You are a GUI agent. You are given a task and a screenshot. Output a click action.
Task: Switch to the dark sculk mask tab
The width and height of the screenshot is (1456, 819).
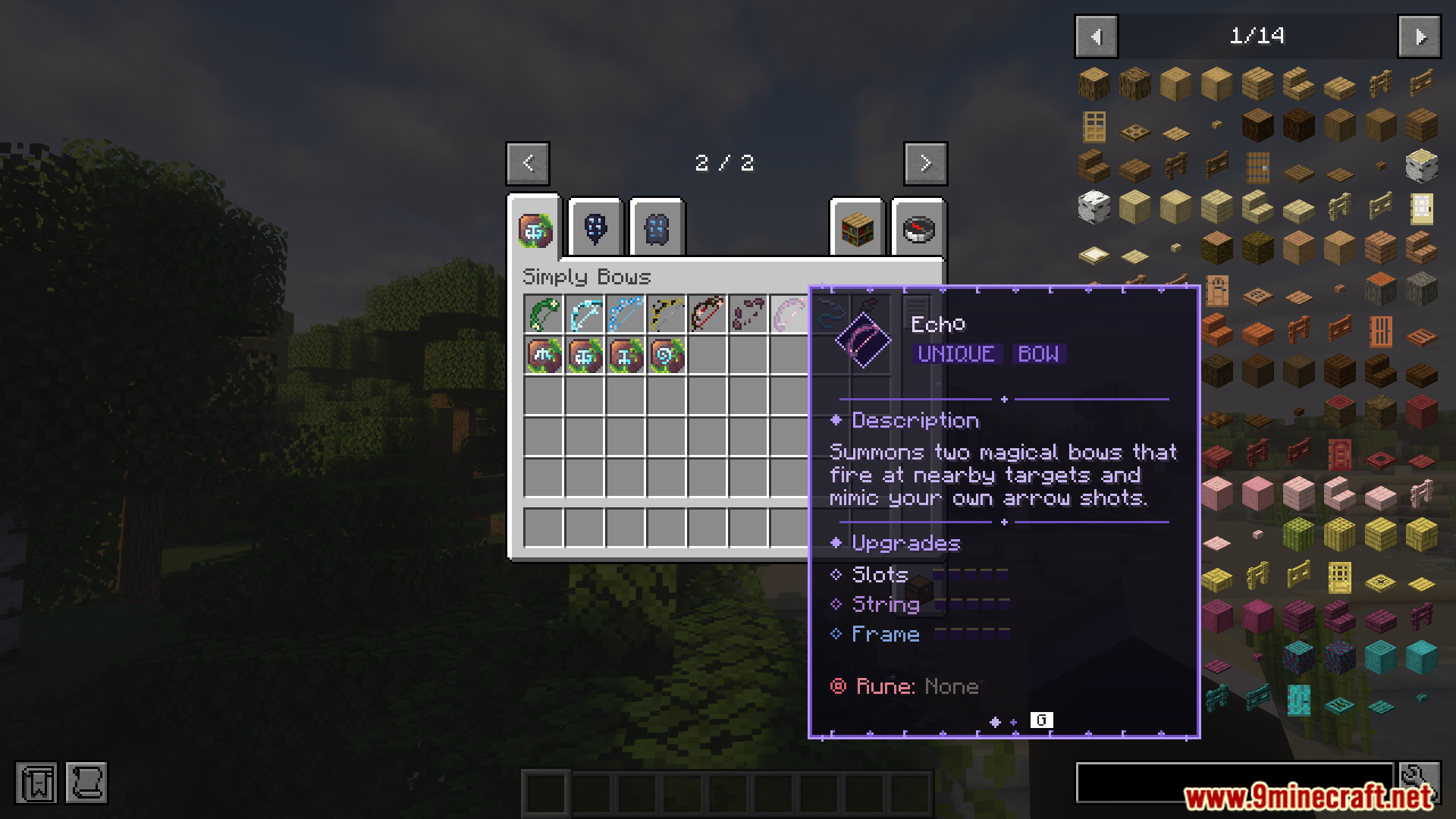[595, 227]
